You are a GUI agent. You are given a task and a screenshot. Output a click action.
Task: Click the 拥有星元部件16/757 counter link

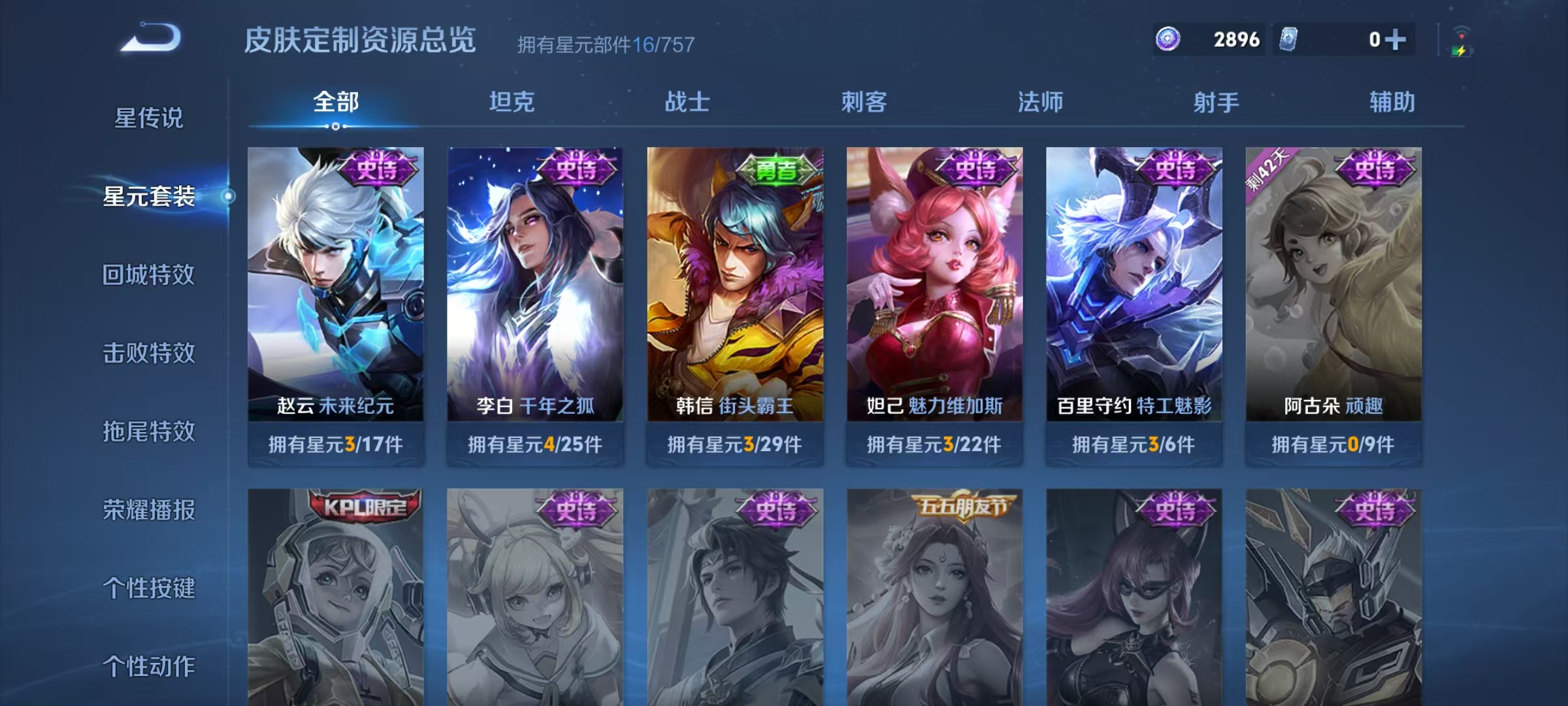pyautogui.click(x=604, y=44)
